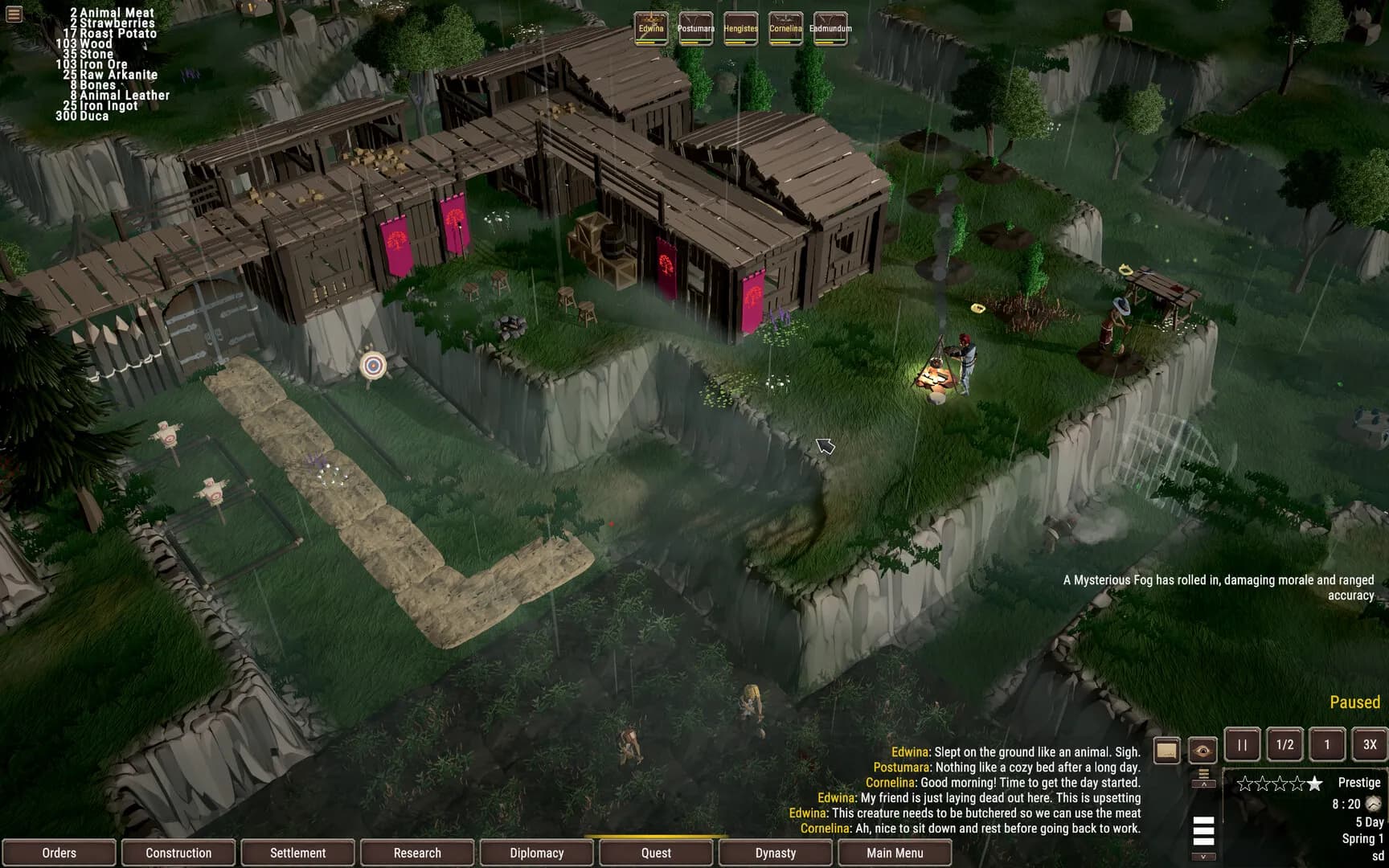
Task: Choose the Hengistes settler portrait
Action: click(740, 28)
